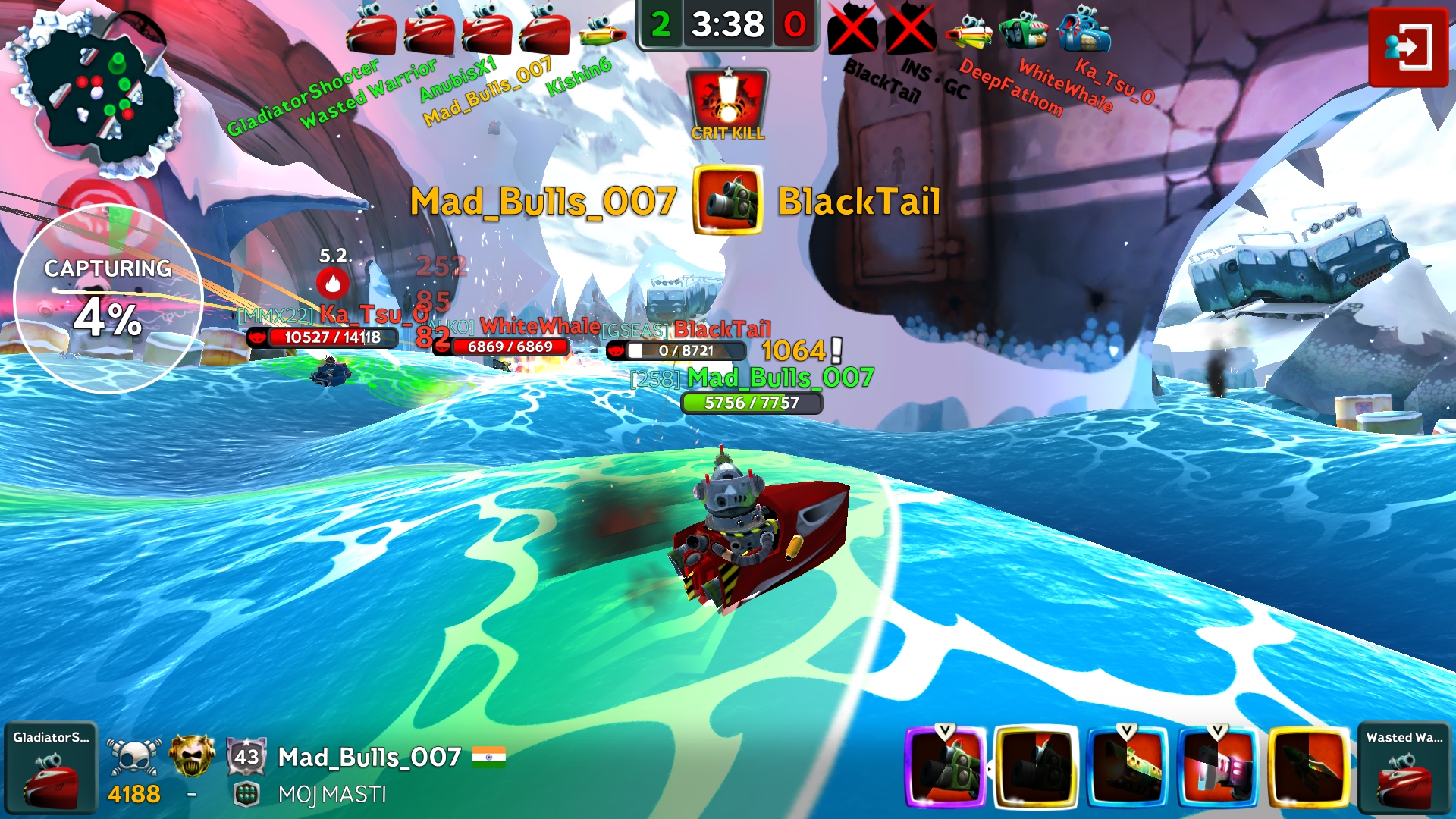Image resolution: width=1456 pixels, height=819 pixels.
Task: Select the purple-framed cannon weapon slot
Action: (946, 767)
